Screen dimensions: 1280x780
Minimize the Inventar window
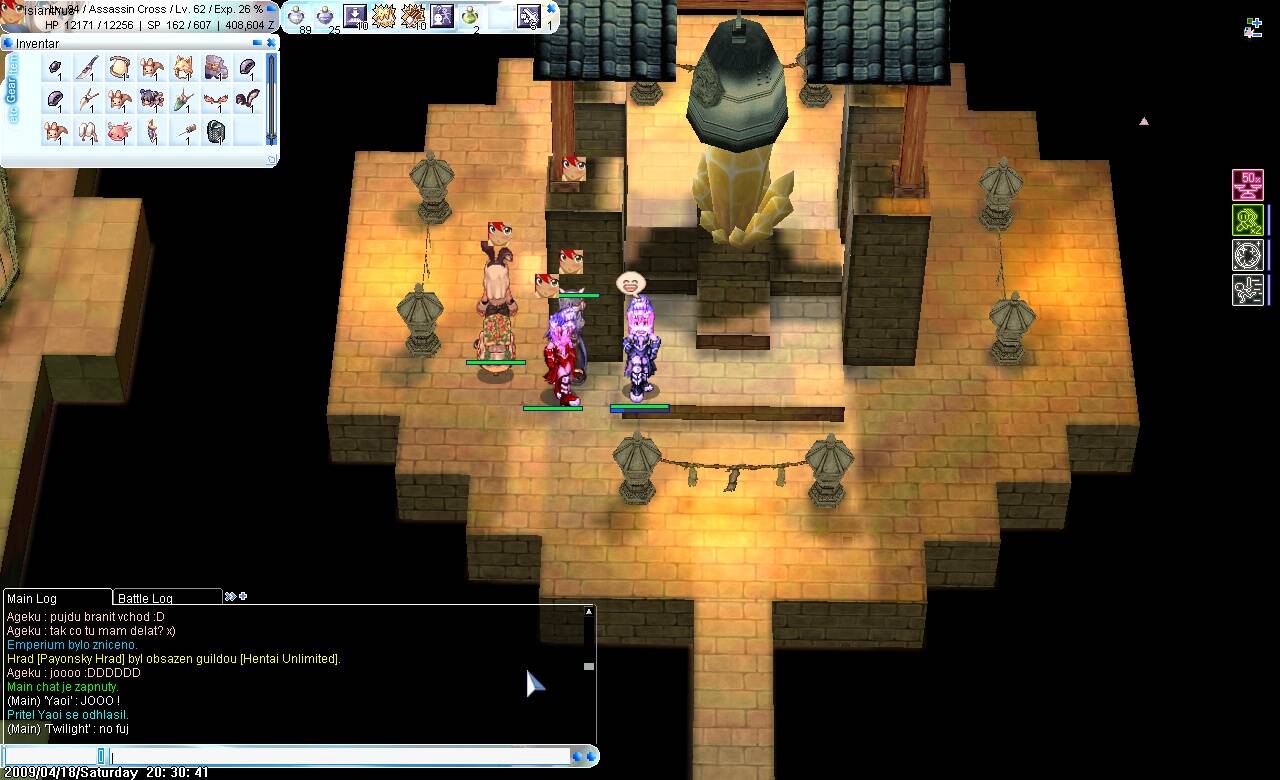(x=257, y=43)
